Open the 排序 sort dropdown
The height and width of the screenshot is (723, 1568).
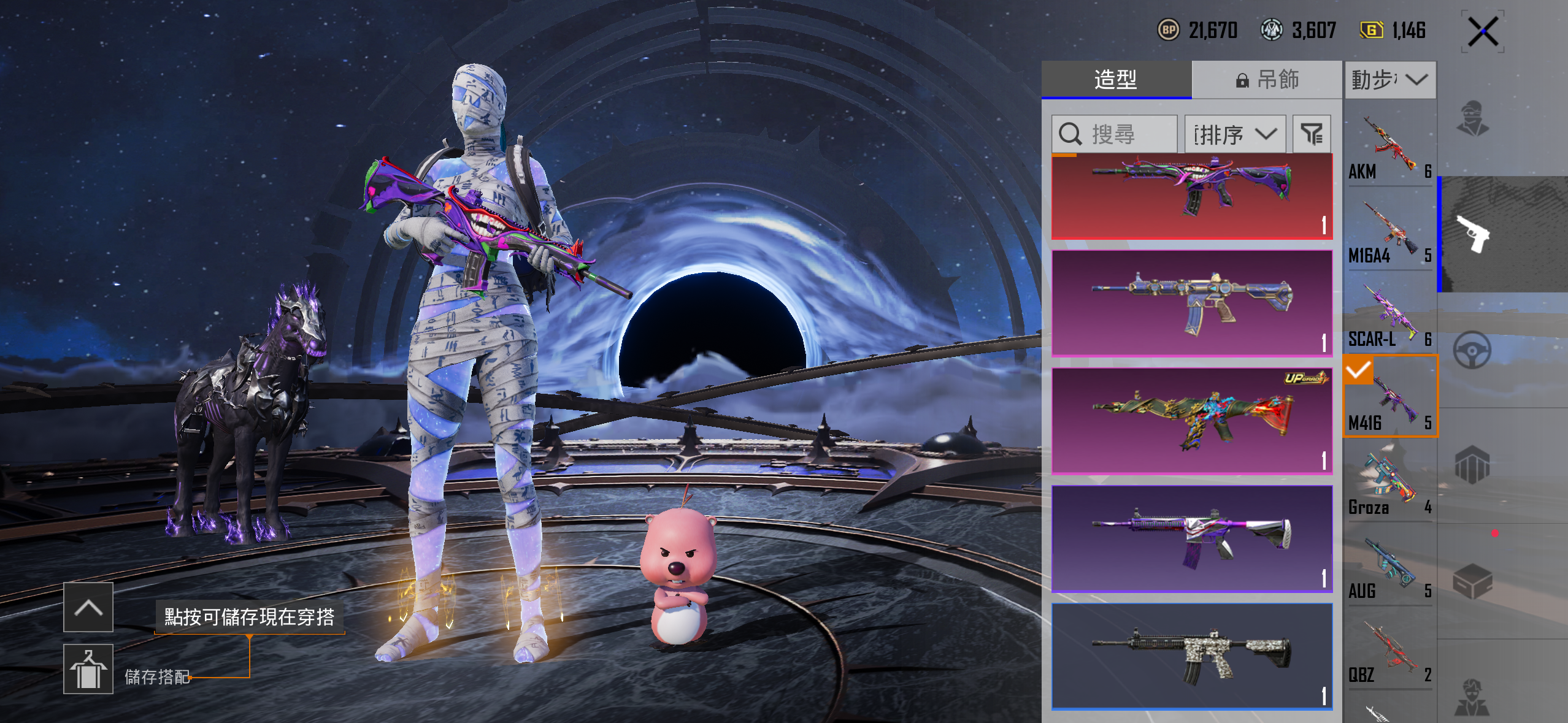point(1234,134)
